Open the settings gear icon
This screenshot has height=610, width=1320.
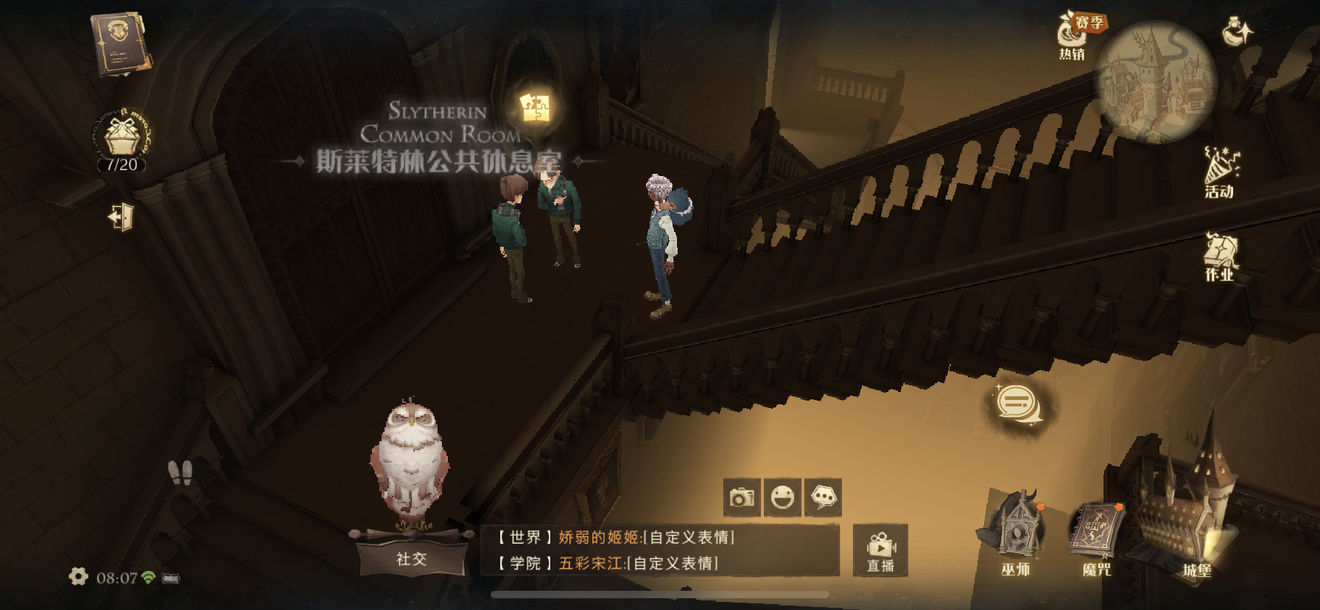tap(78, 577)
